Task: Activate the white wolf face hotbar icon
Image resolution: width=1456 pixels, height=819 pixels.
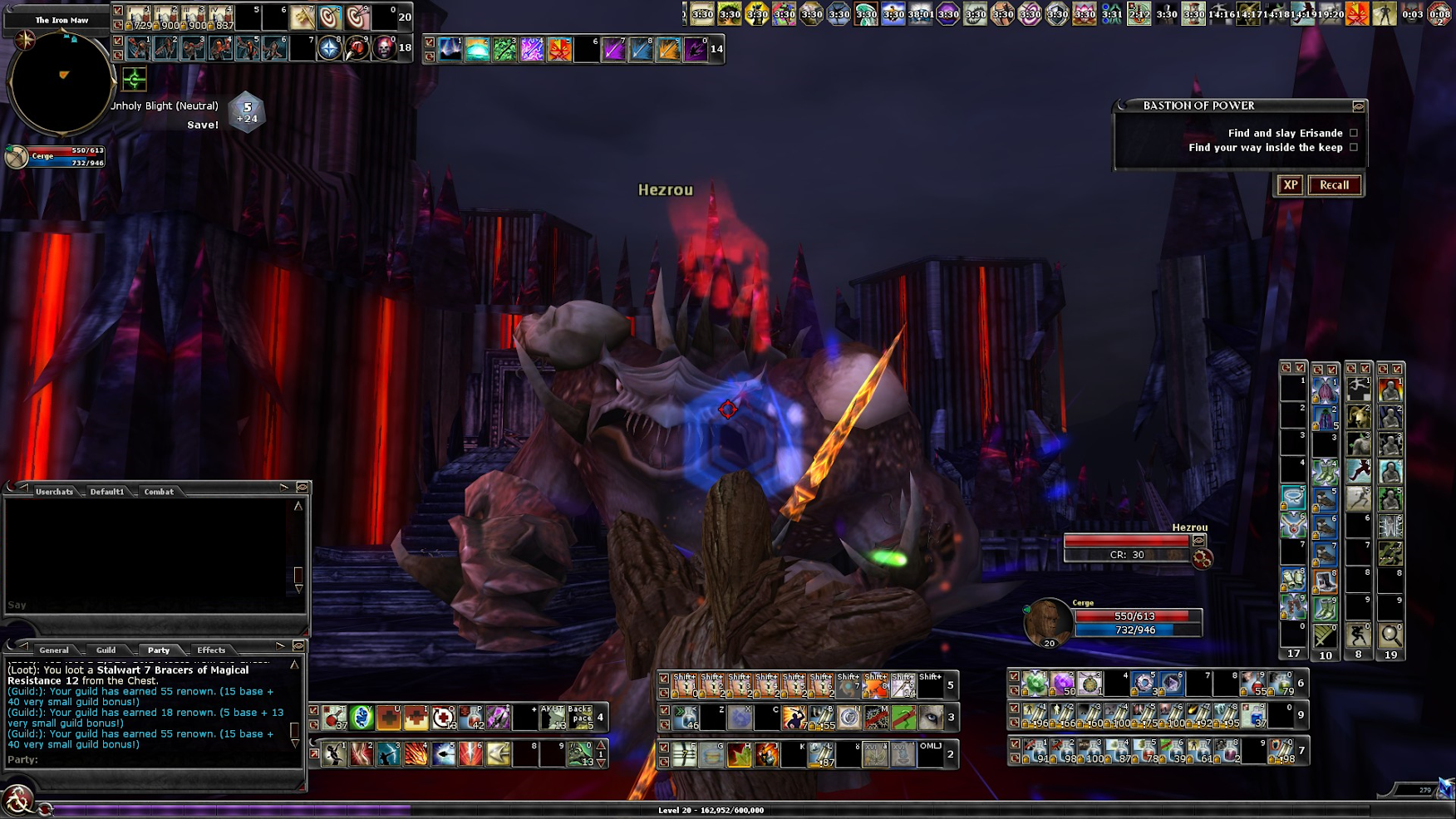Action: pyautogui.click(x=930, y=717)
